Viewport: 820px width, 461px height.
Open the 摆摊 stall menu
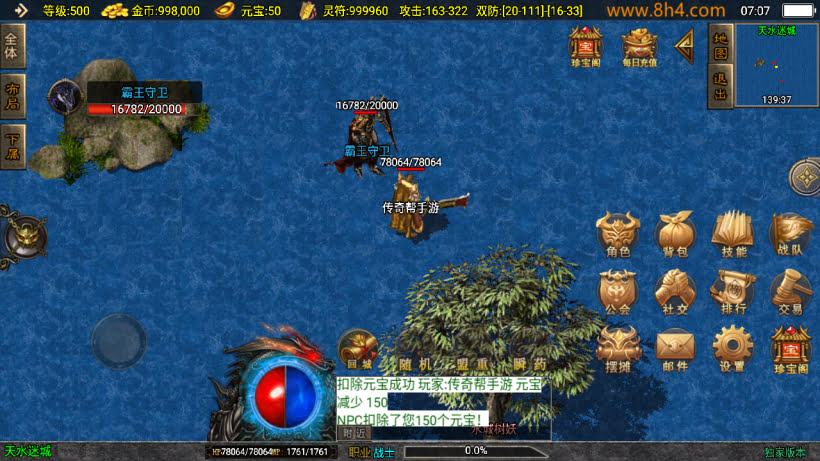click(618, 349)
